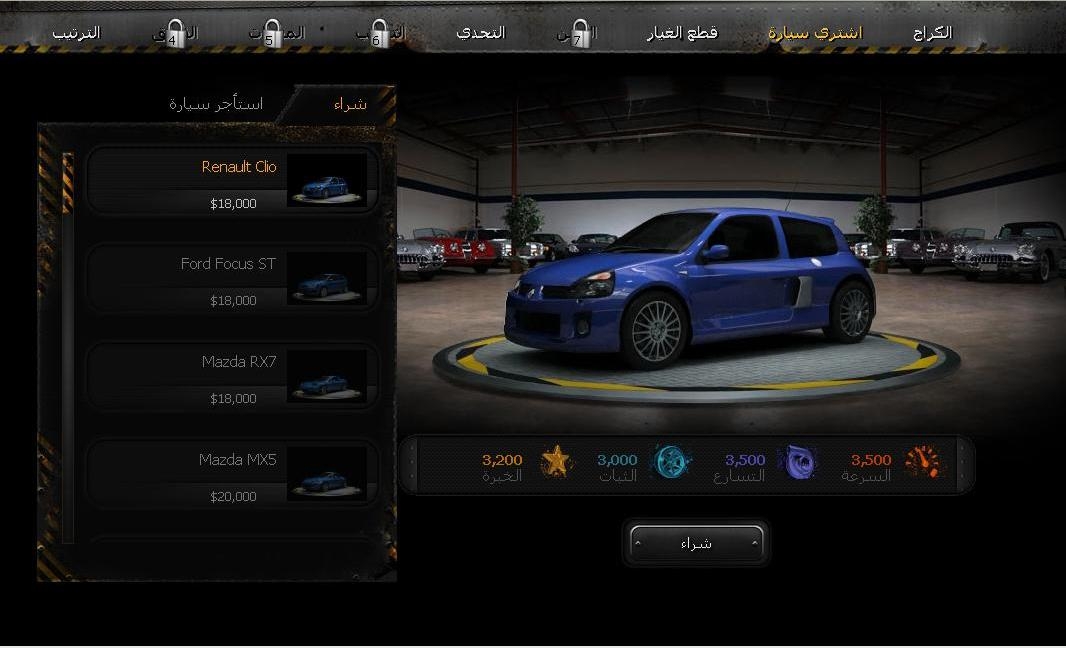Buy the car with the شراء button
Screen dimensions: 1066x648
[x=697, y=544]
